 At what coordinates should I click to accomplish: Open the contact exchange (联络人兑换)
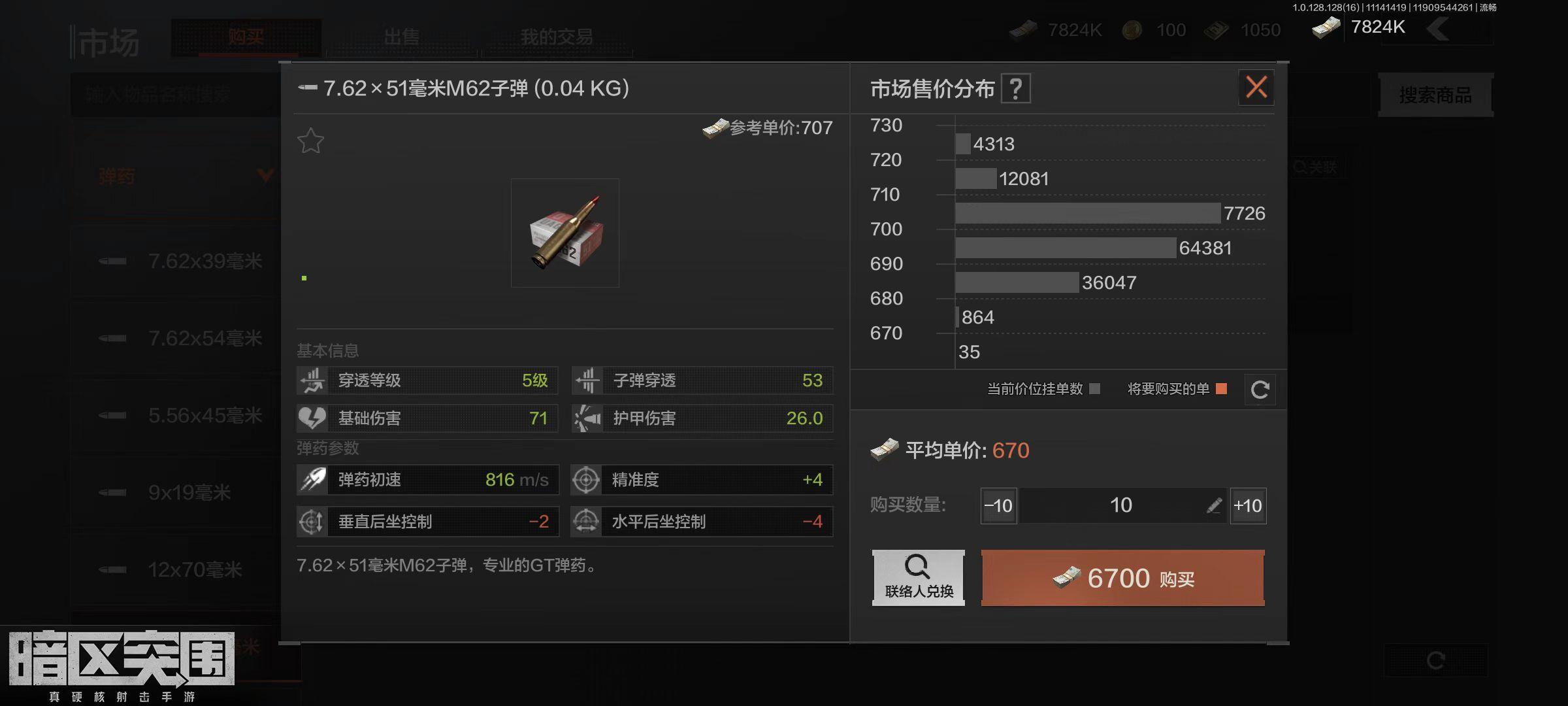click(918, 578)
